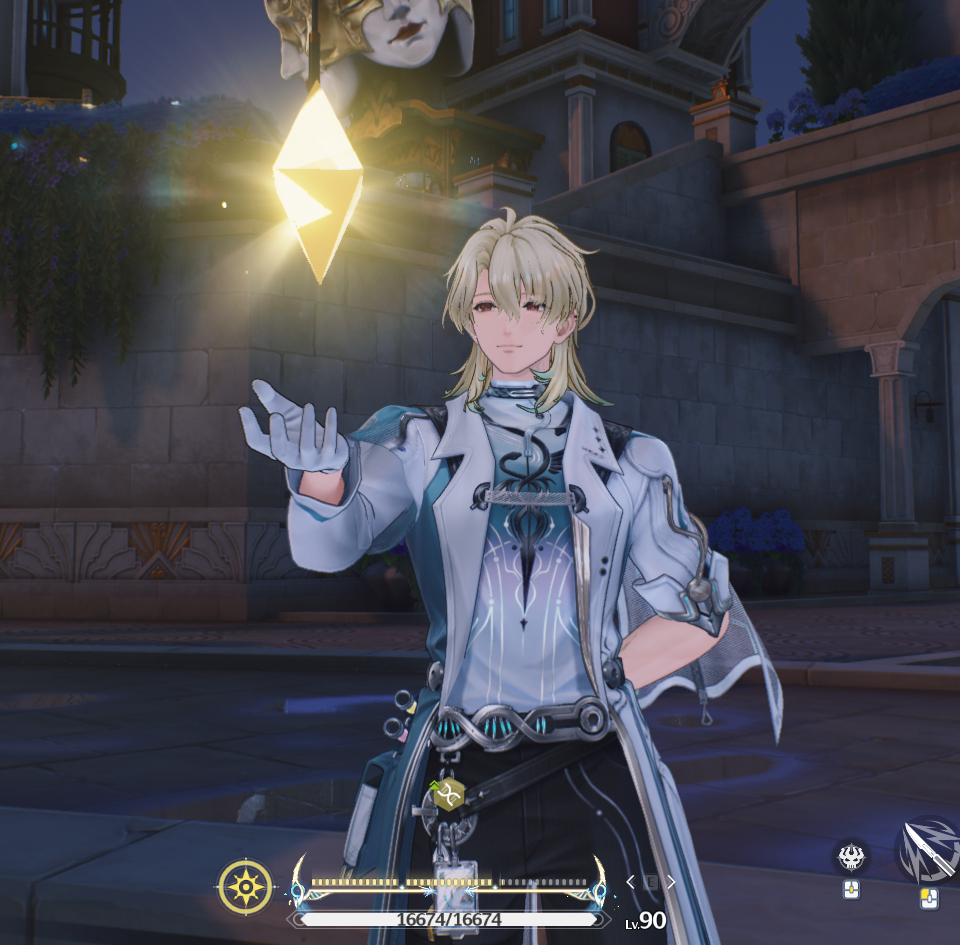This screenshot has height=945, width=960.
Task: Select the left arrow beside the level
Action: (x=630, y=882)
